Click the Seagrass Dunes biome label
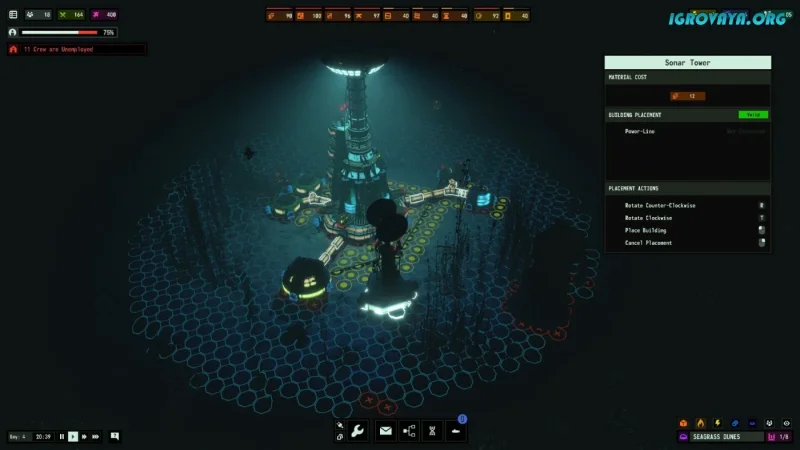 719,437
